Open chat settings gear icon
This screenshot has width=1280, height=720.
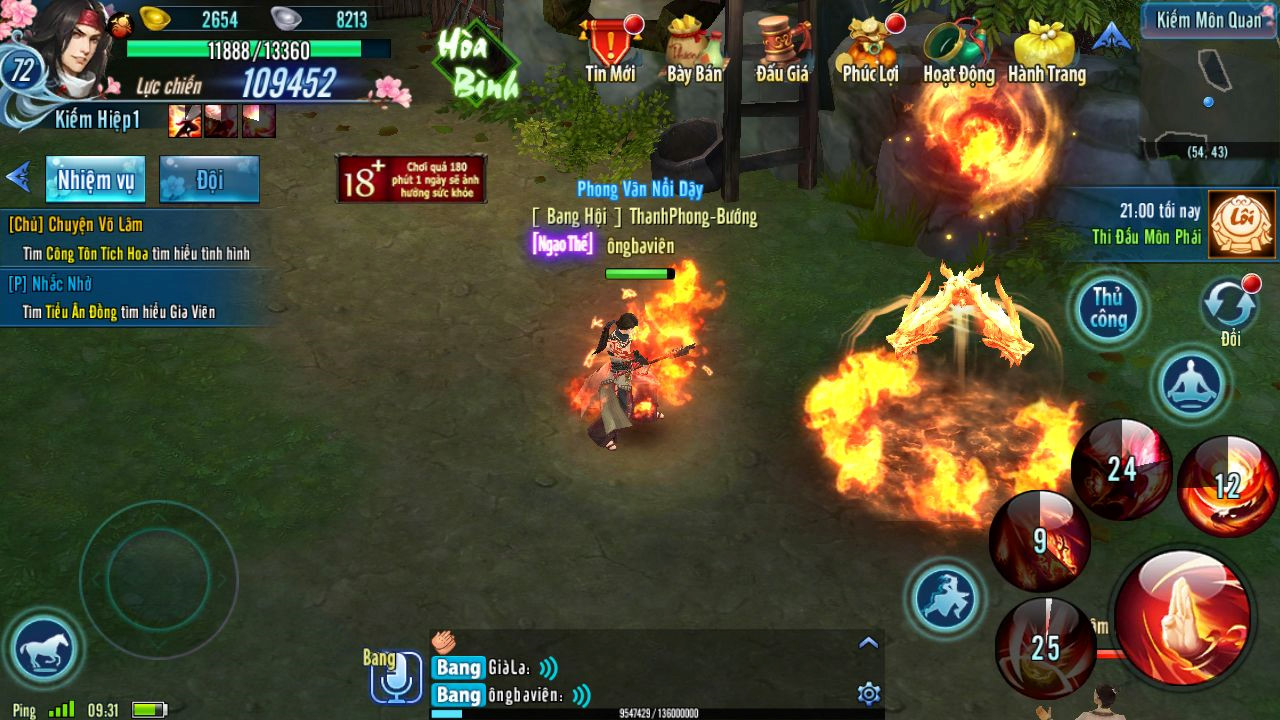click(868, 693)
